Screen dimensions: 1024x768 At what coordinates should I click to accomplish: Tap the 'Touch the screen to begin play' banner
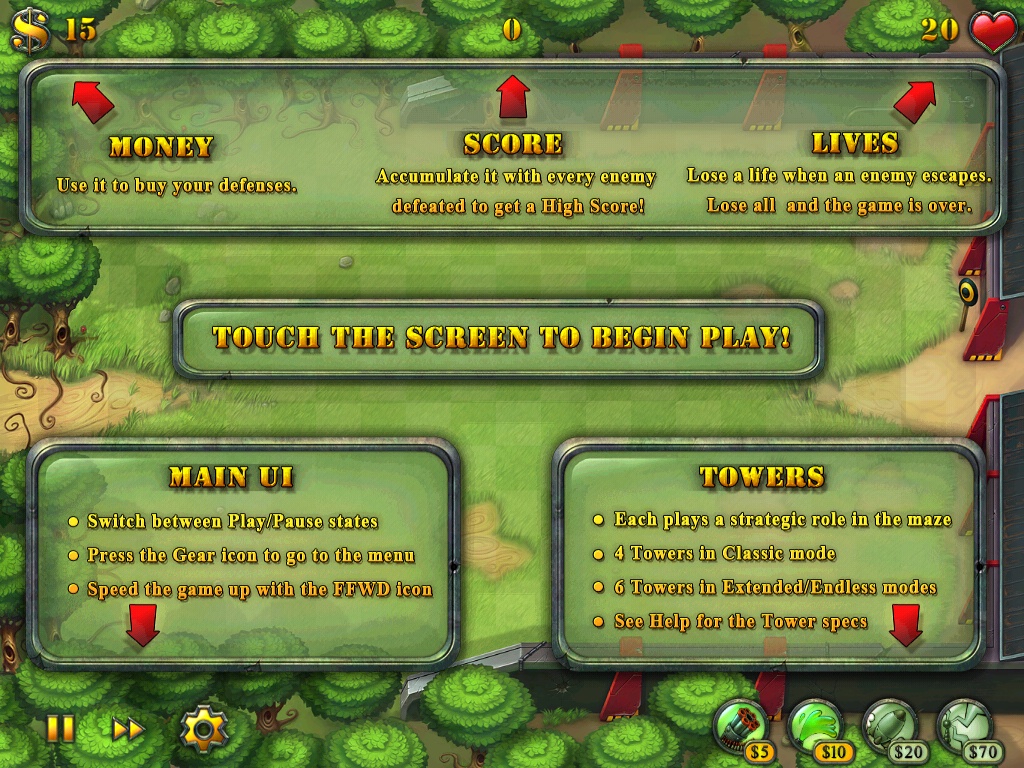point(501,338)
